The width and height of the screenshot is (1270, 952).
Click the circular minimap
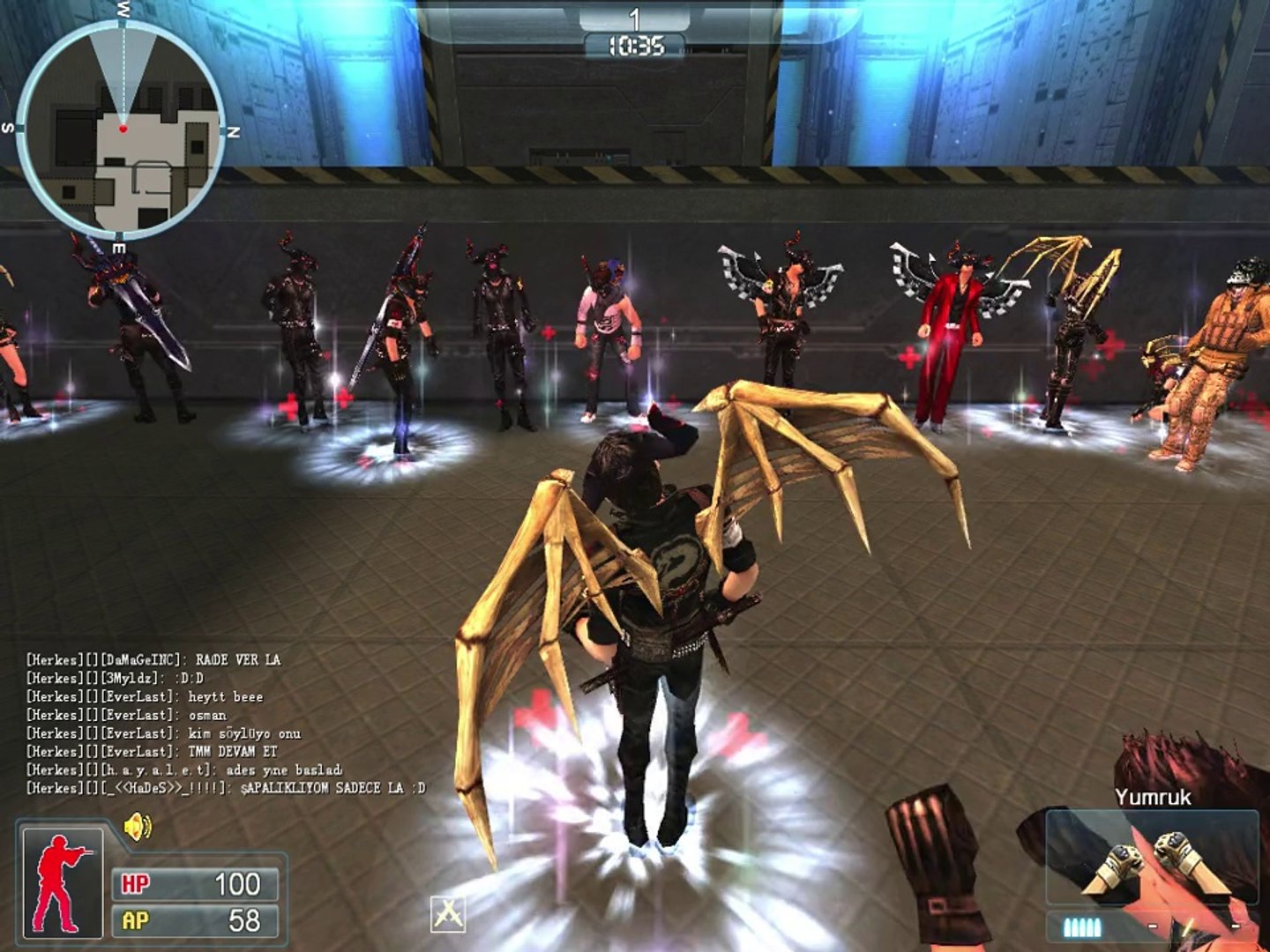coord(121,130)
